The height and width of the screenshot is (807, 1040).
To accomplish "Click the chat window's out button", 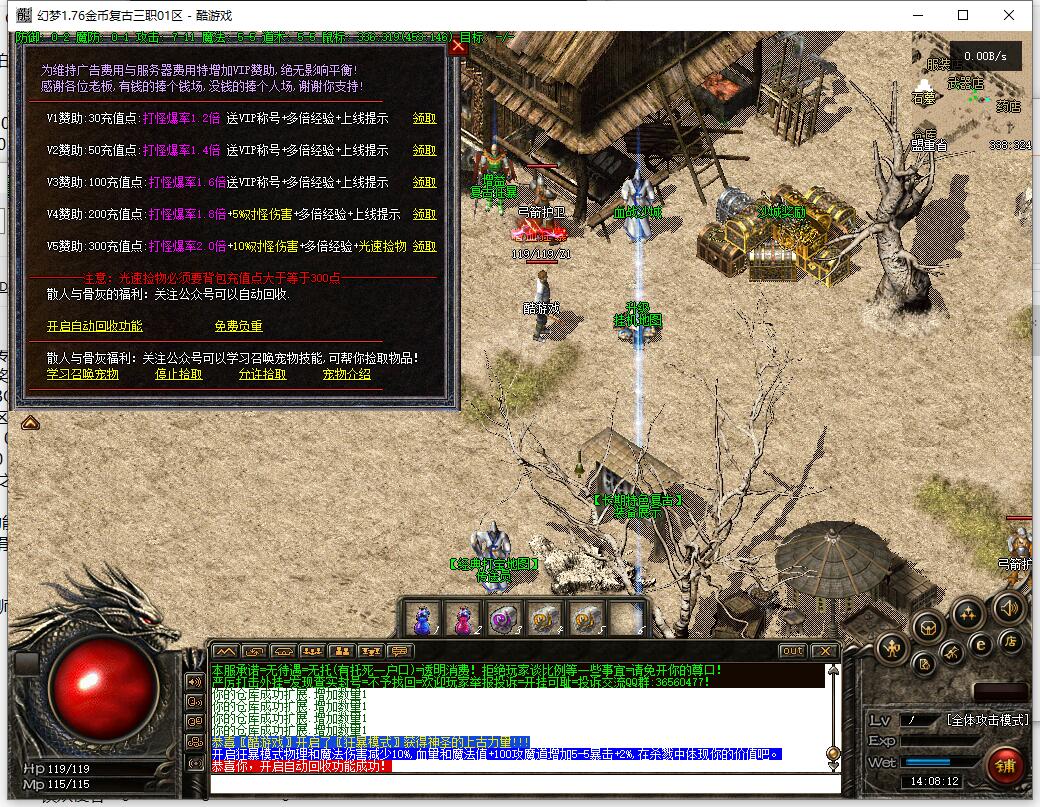I will point(792,651).
